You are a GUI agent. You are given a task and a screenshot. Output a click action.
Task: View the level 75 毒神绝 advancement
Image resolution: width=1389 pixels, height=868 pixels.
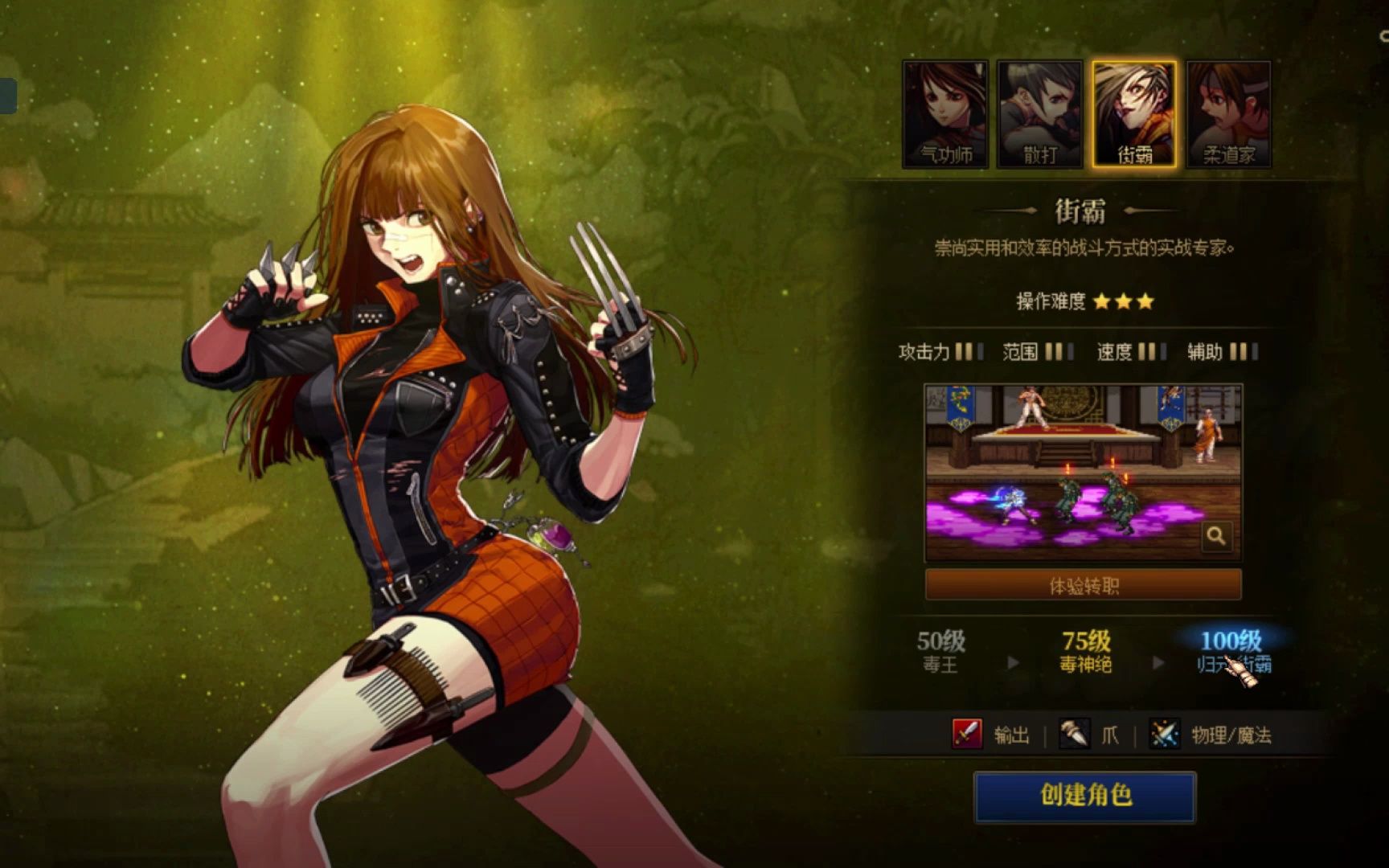(x=1085, y=651)
